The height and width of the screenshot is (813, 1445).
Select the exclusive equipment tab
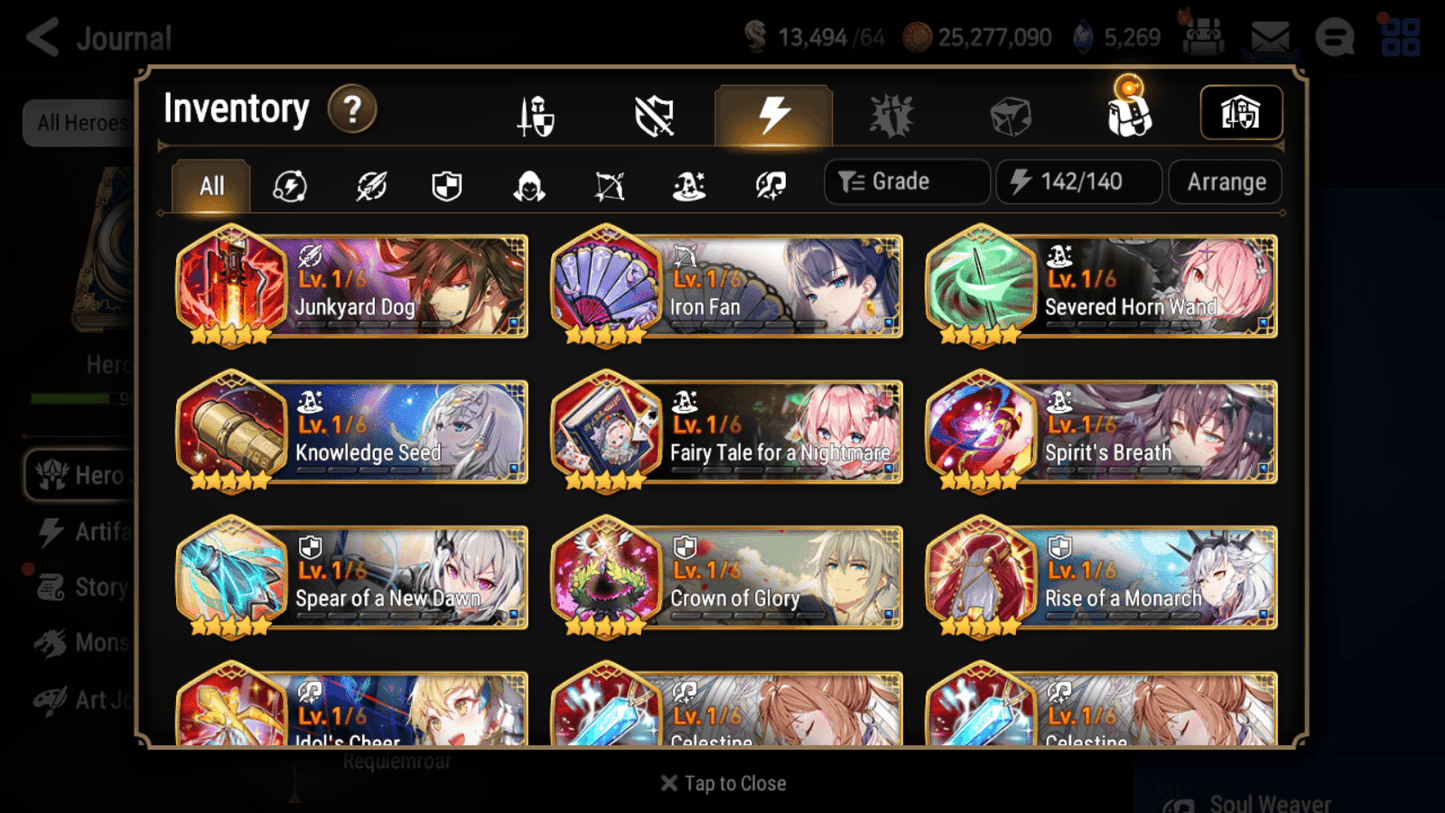(654, 114)
